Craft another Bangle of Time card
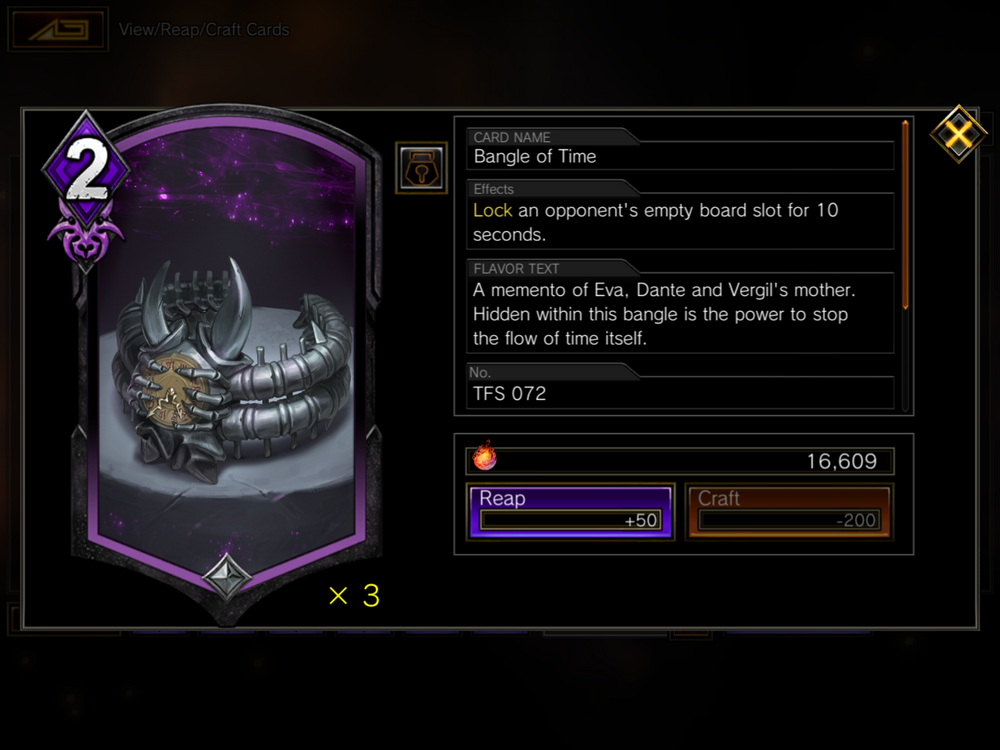Viewport: 1000px width, 750px height. click(x=788, y=511)
